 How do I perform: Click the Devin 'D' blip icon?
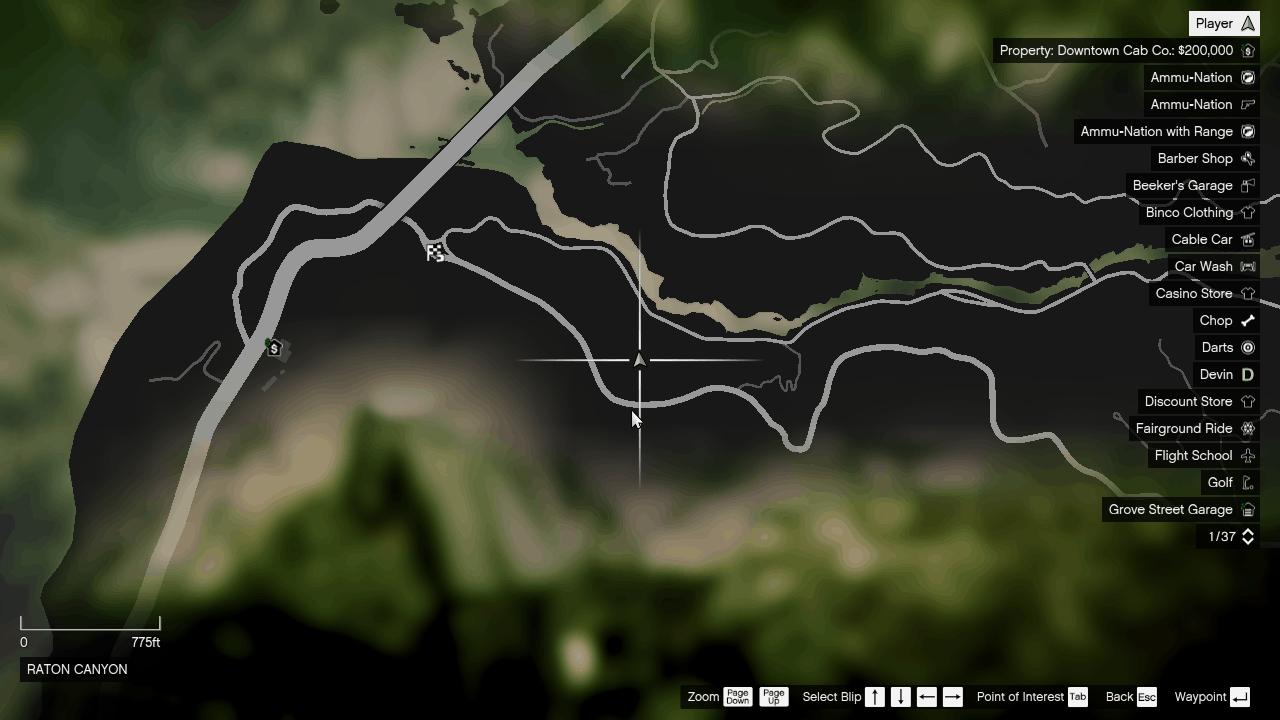click(1247, 374)
